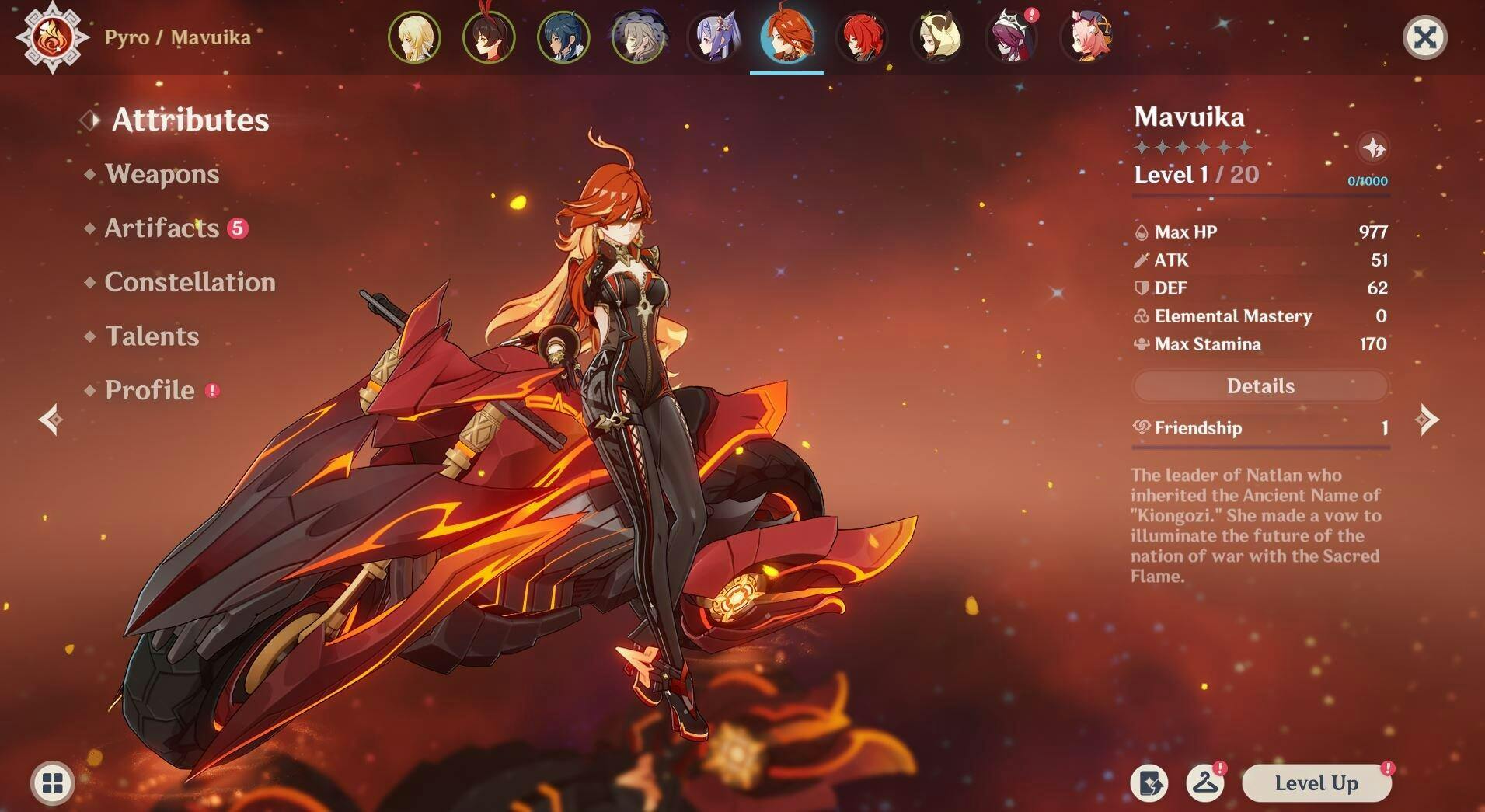Select the Attributes menu entry
1485x812 pixels.
190,120
